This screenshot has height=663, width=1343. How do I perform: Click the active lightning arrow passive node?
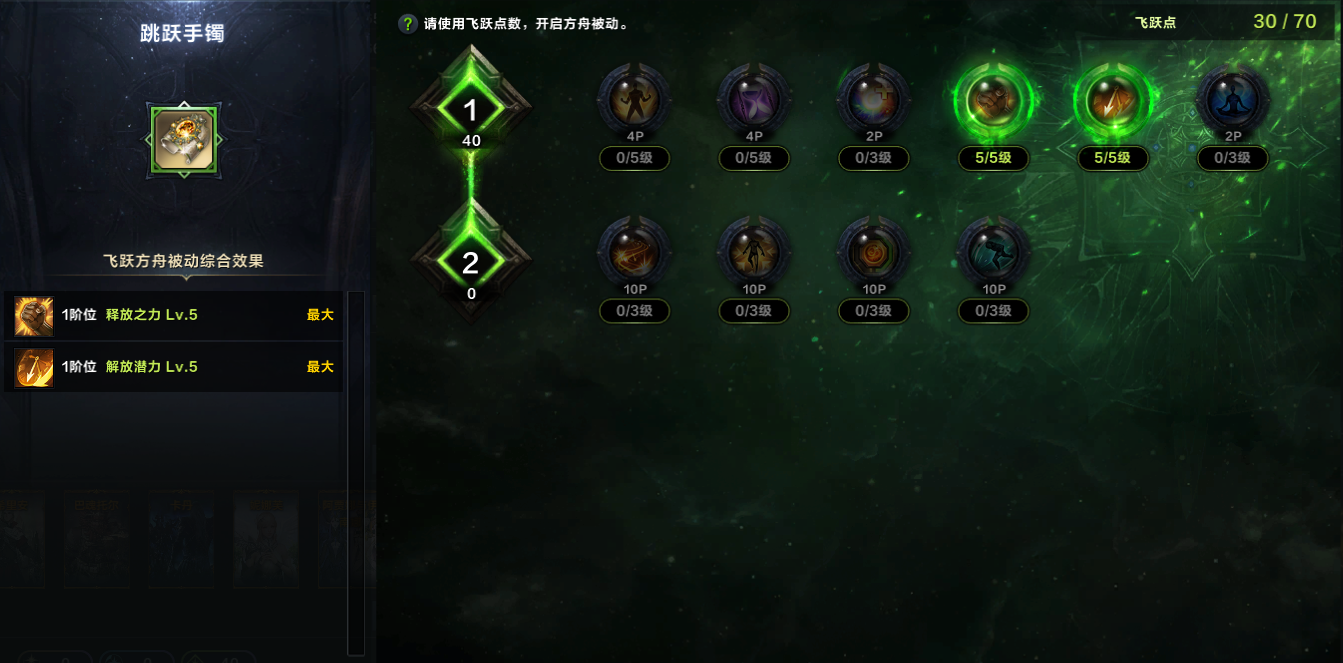(x=1113, y=100)
